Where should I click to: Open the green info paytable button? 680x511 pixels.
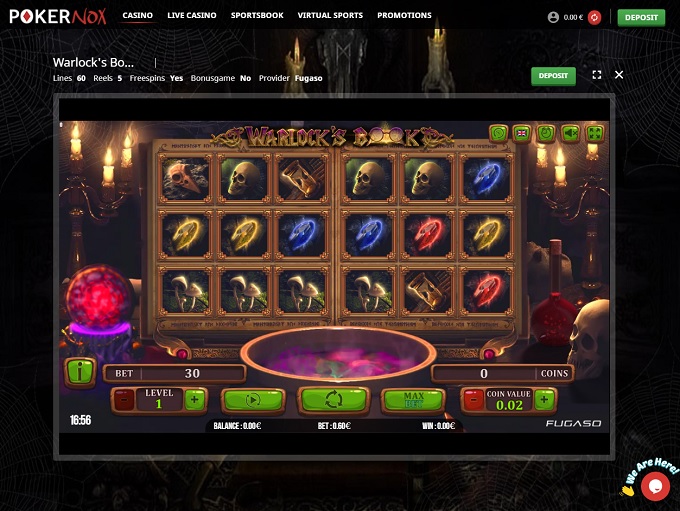point(79,372)
